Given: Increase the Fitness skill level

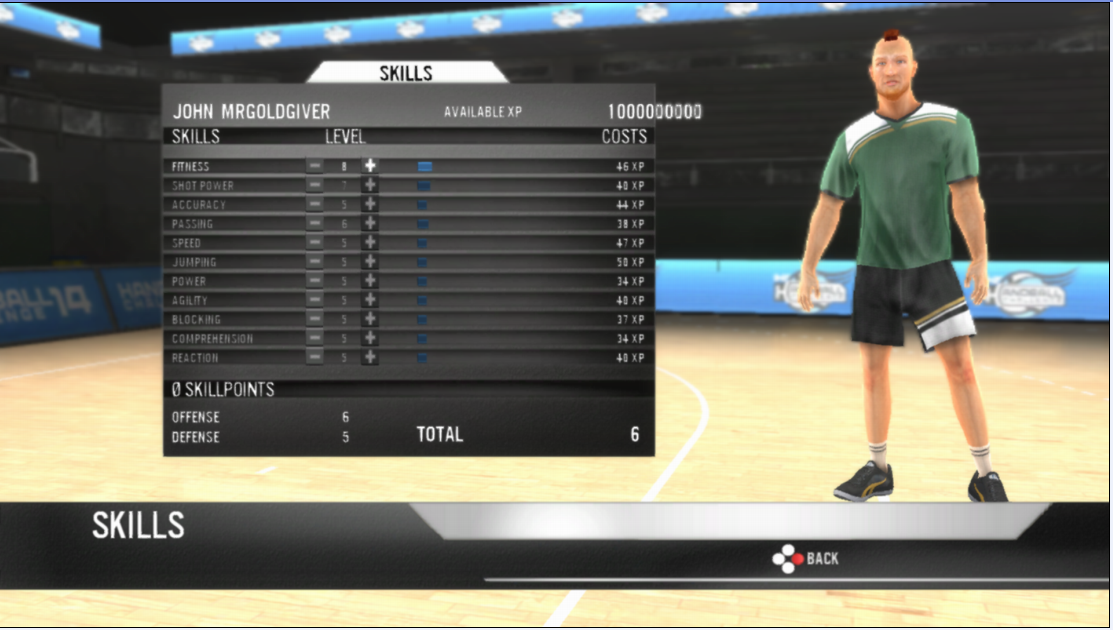Looking at the screenshot, I should 370,166.
